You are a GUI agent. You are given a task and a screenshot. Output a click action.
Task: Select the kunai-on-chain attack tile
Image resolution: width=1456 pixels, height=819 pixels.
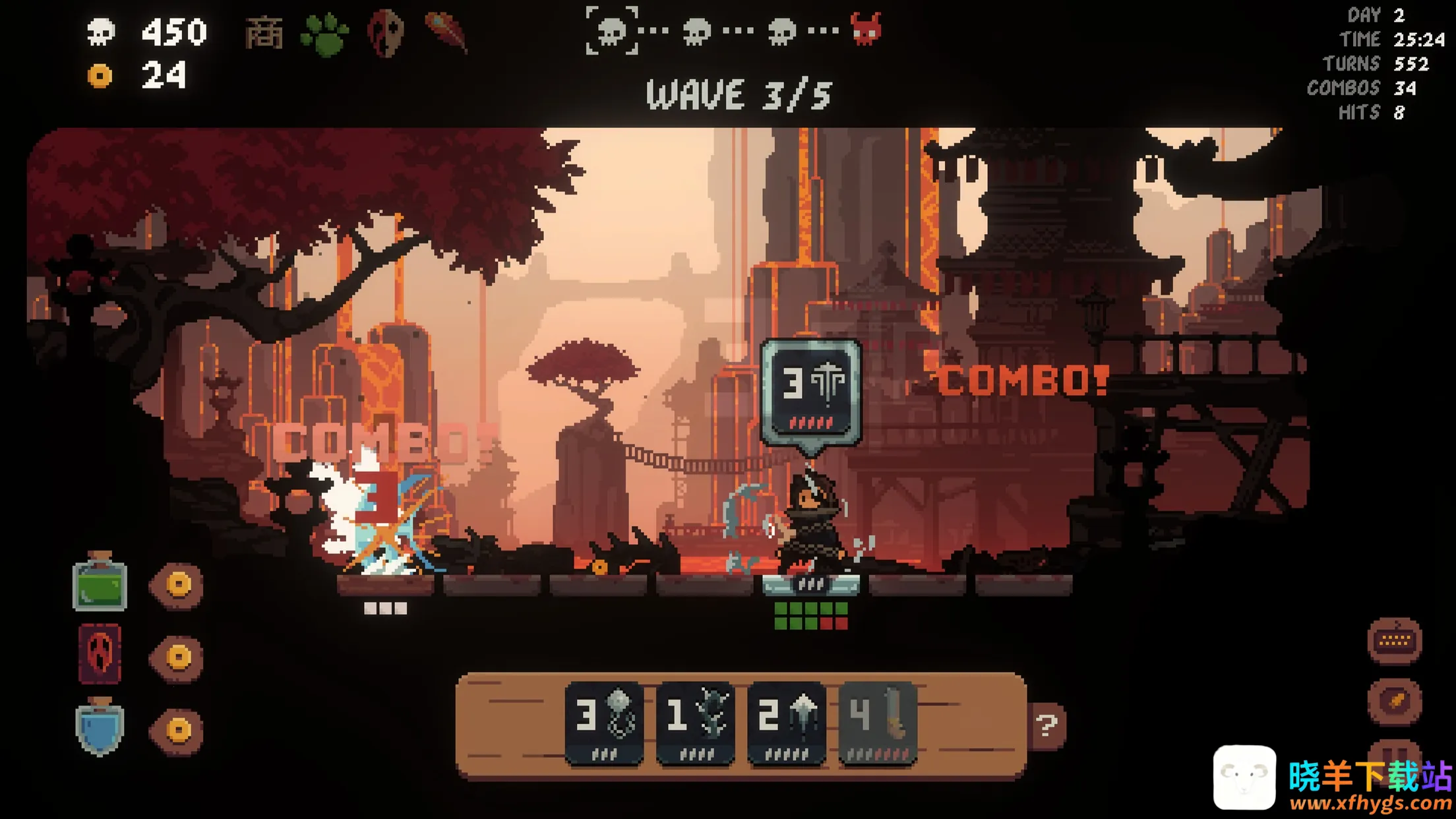[x=604, y=723]
